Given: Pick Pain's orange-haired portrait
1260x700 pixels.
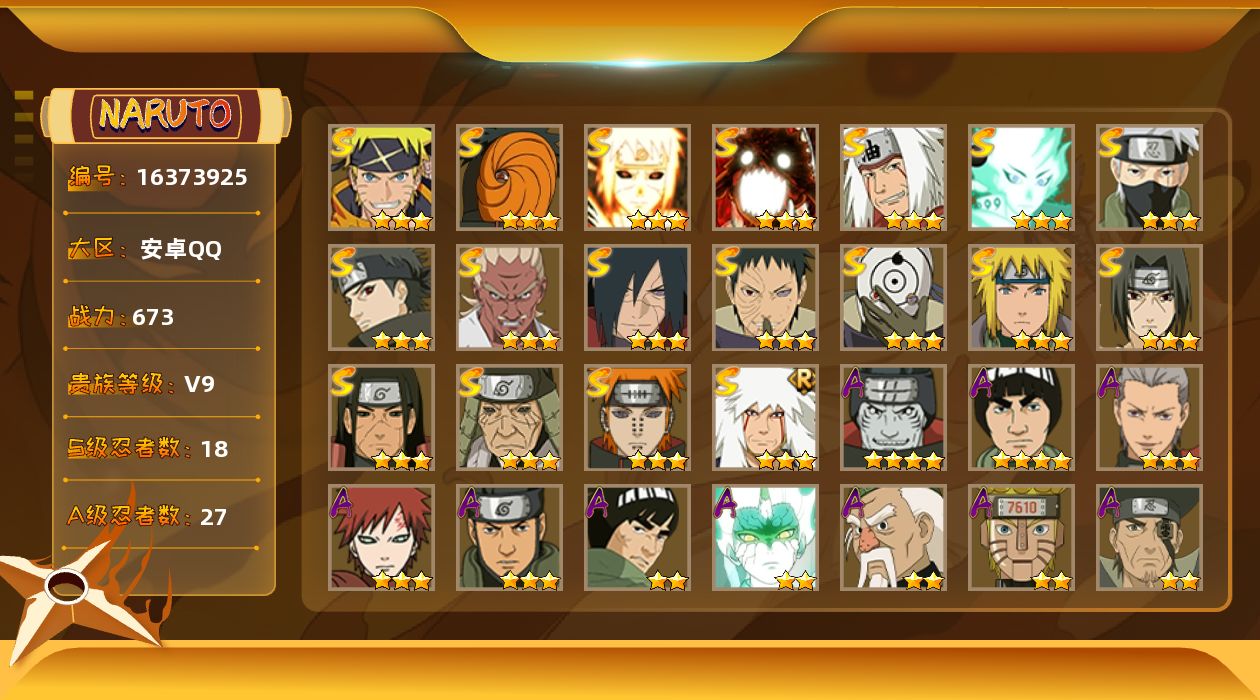Looking at the screenshot, I should pyautogui.click(x=637, y=417).
